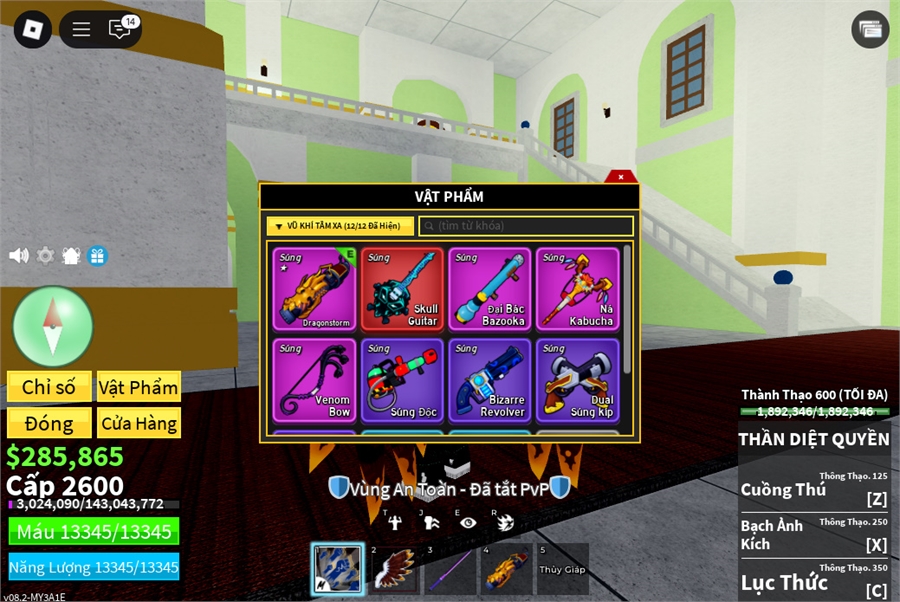Open the gear settings icon
This screenshot has width=900, height=602.
point(45,255)
